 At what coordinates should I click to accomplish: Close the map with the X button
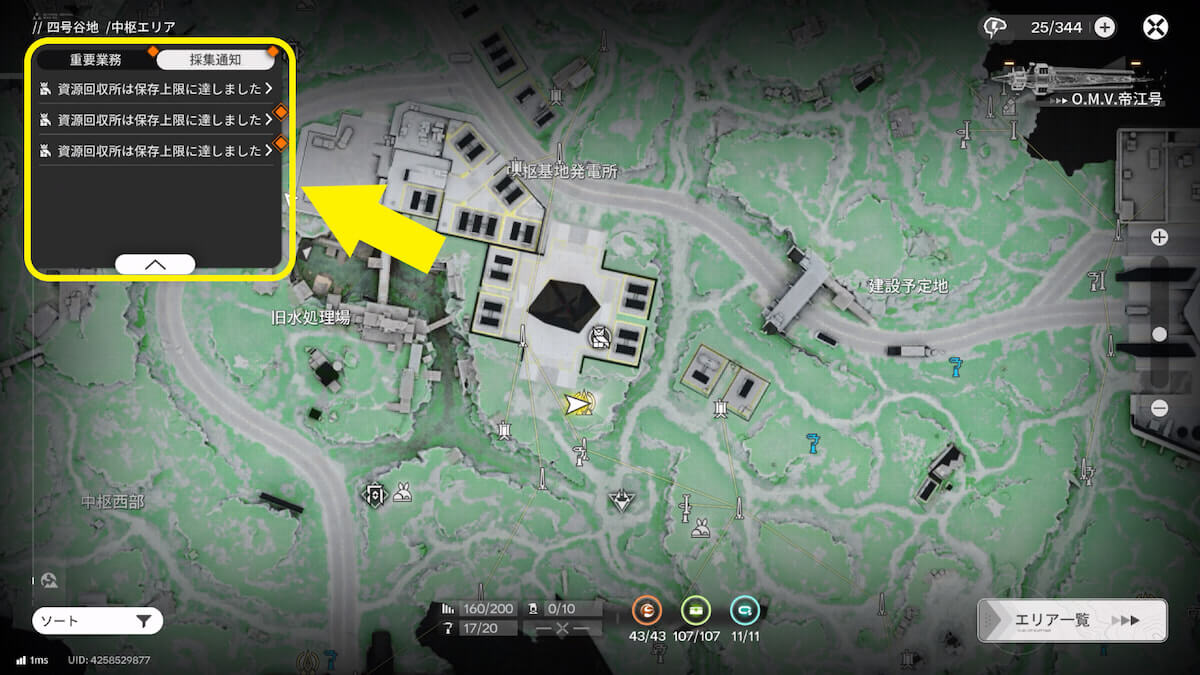pyautogui.click(x=1156, y=27)
